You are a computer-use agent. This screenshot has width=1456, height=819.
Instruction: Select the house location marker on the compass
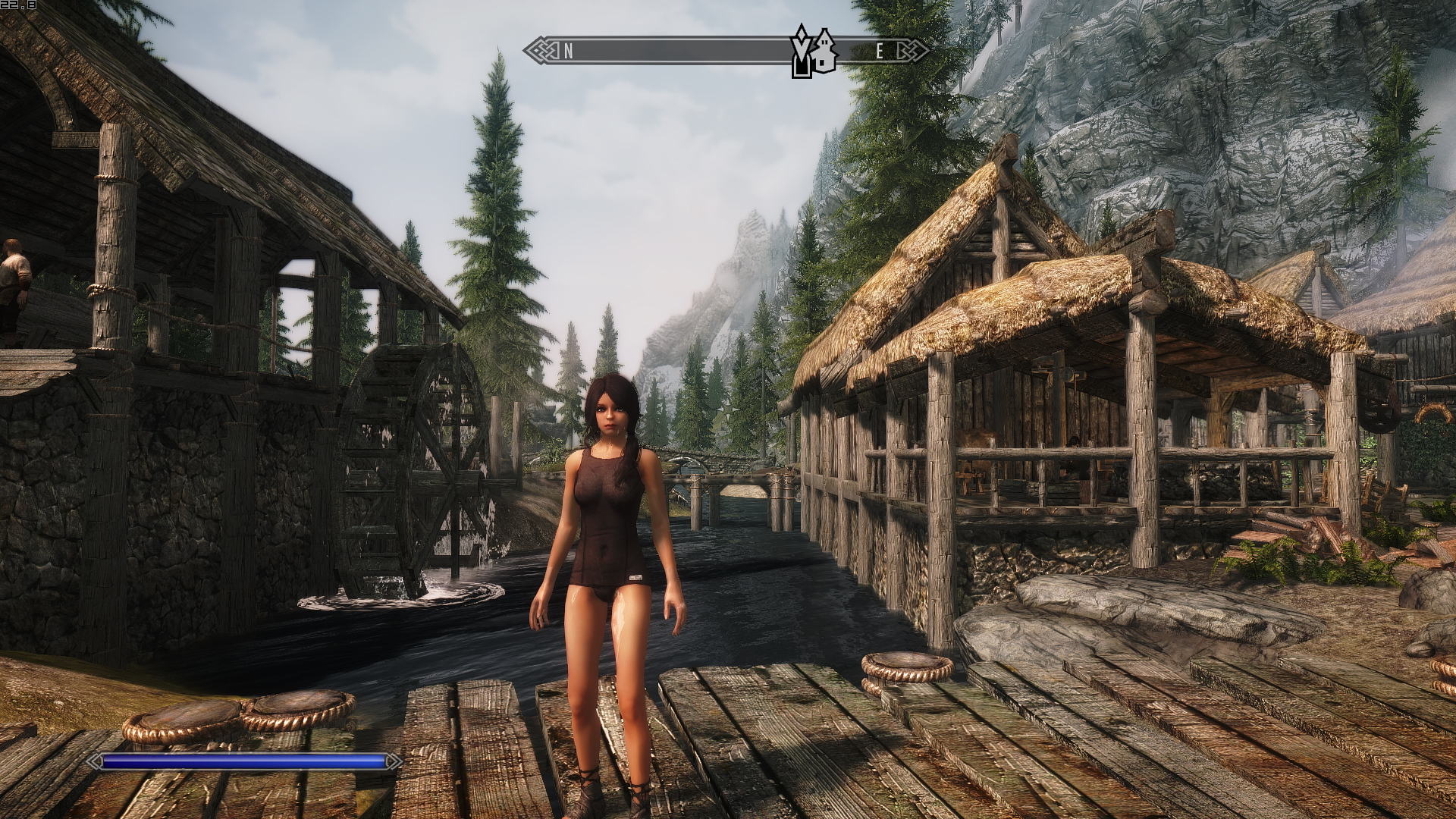[x=824, y=52]
